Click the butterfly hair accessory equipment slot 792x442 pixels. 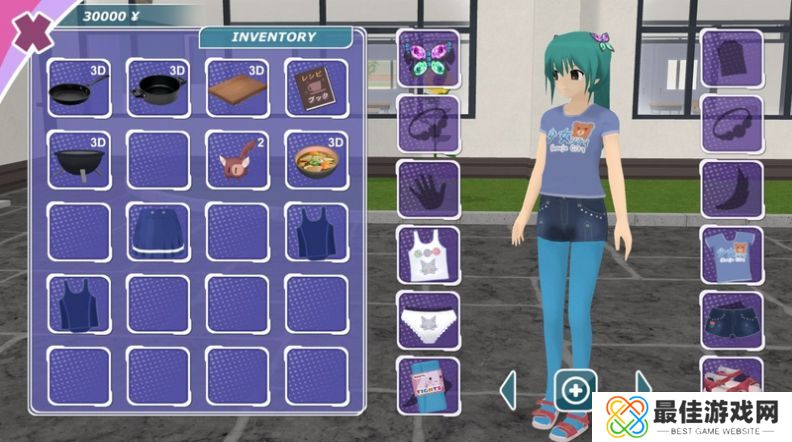[428, 58]
